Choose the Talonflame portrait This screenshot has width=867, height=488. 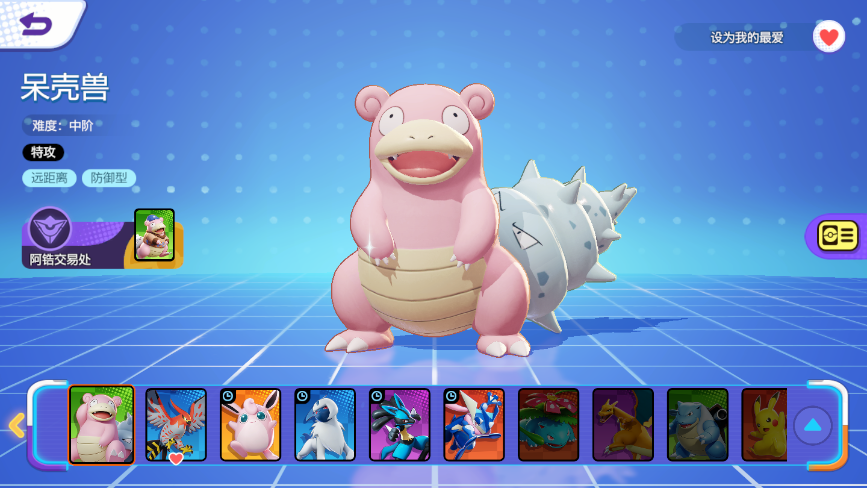[176, 425]
